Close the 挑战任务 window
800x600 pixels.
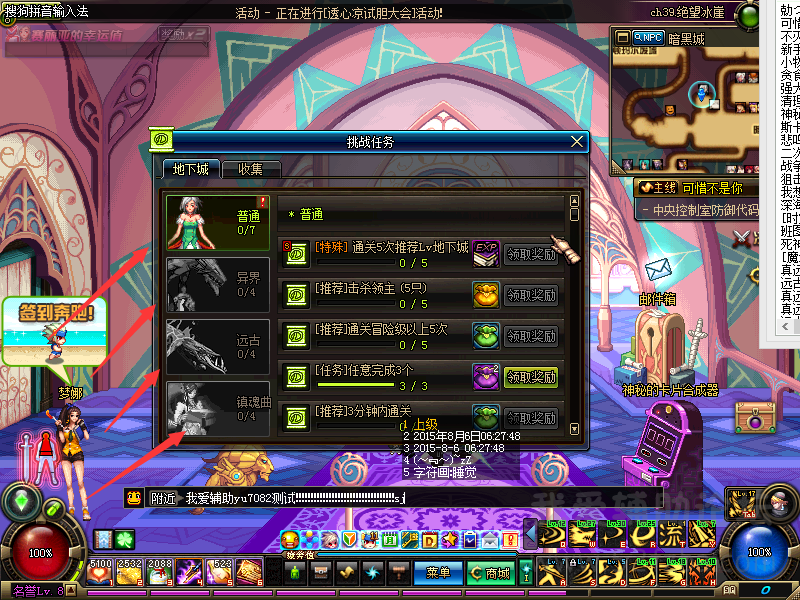click(576, 142)
